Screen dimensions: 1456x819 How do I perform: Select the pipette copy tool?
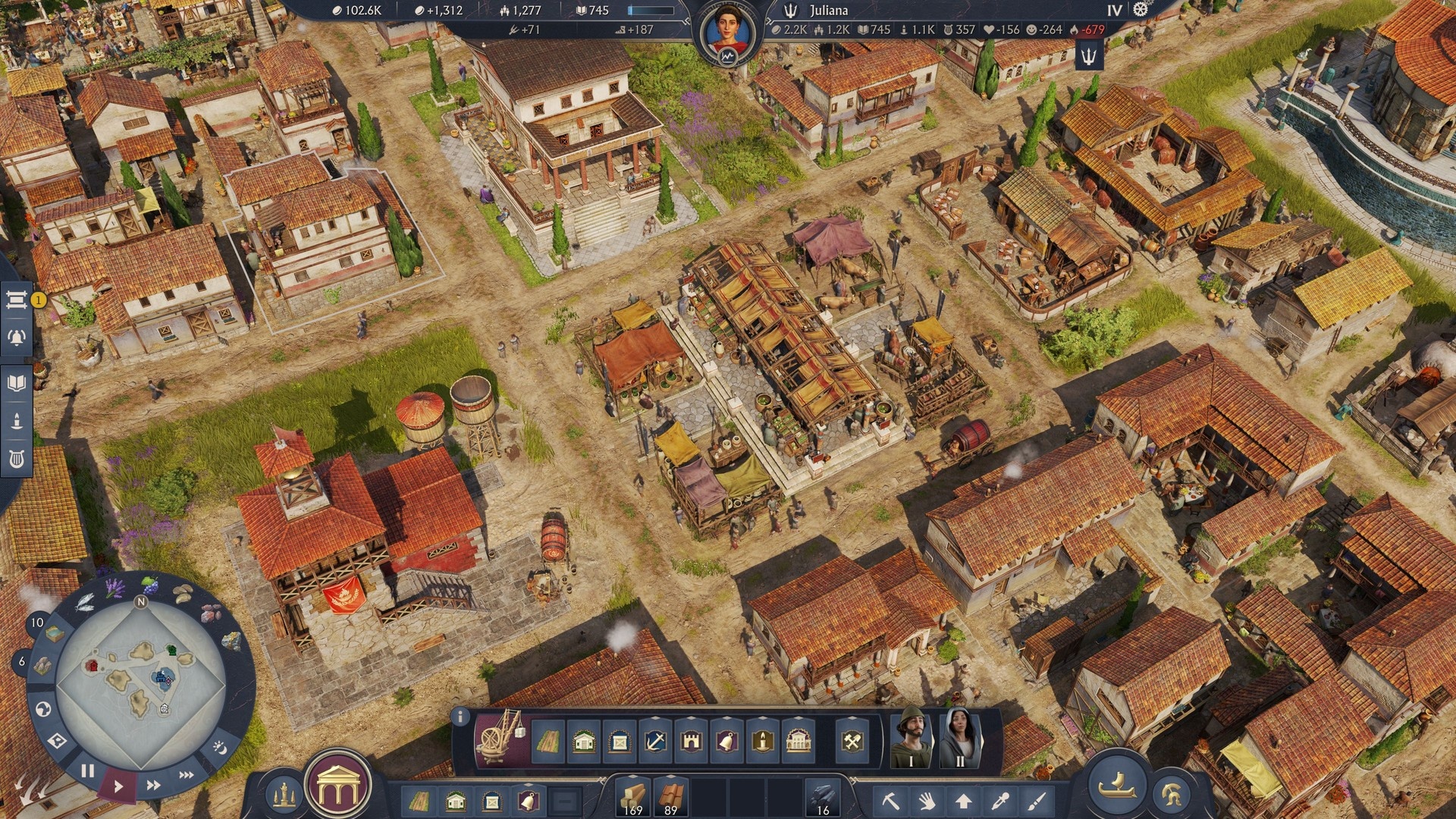(1000, 800)
